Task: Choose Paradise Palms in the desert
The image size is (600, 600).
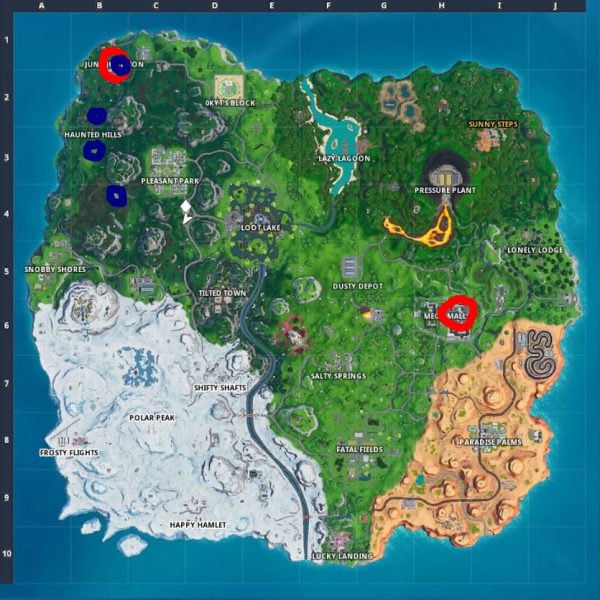Action: [491, 442]
